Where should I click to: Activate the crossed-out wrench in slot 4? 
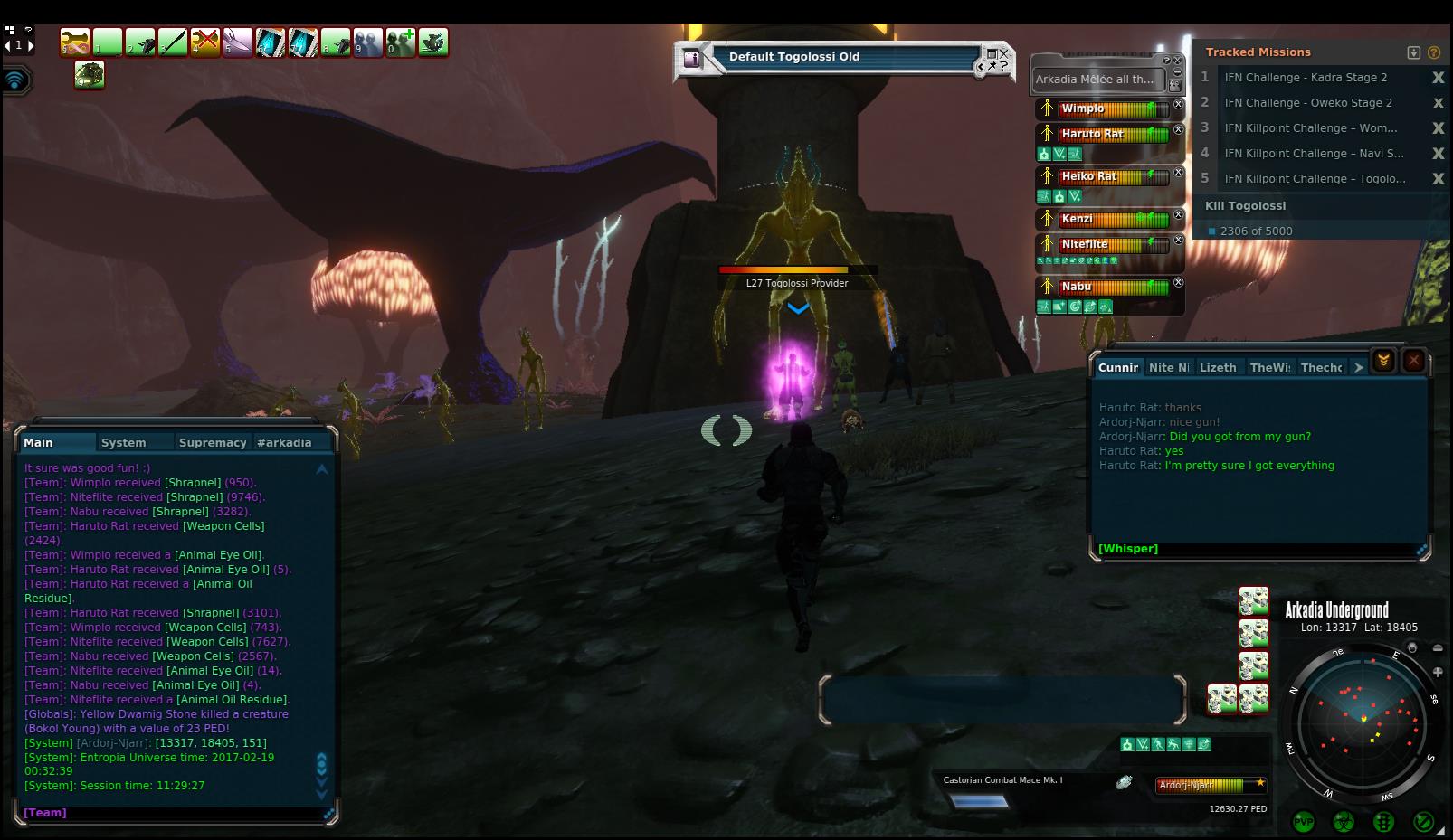205,42
